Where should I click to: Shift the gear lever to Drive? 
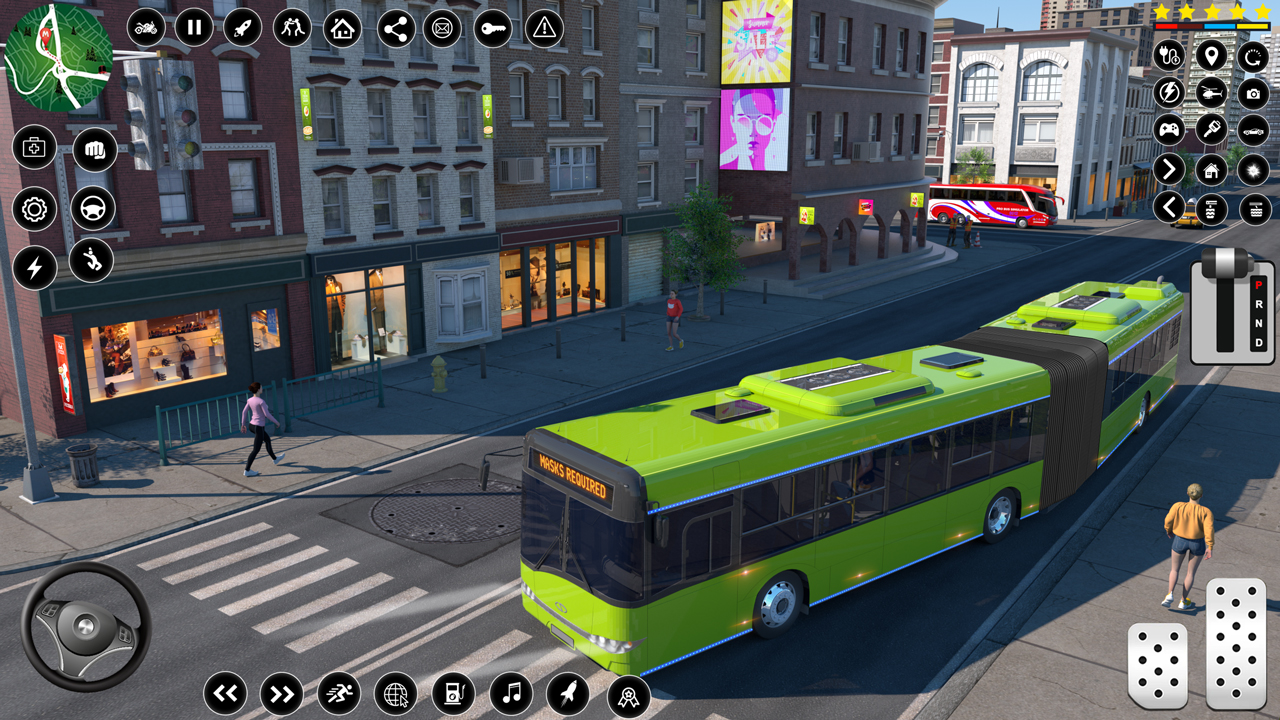tap(1258, 342)
